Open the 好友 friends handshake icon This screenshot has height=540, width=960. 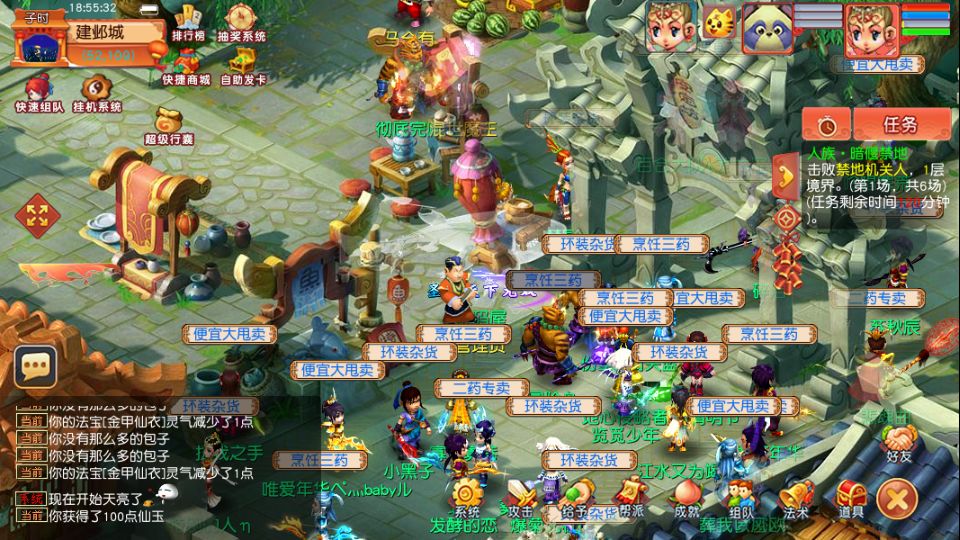pyautogui.click(x=899, y=441)
